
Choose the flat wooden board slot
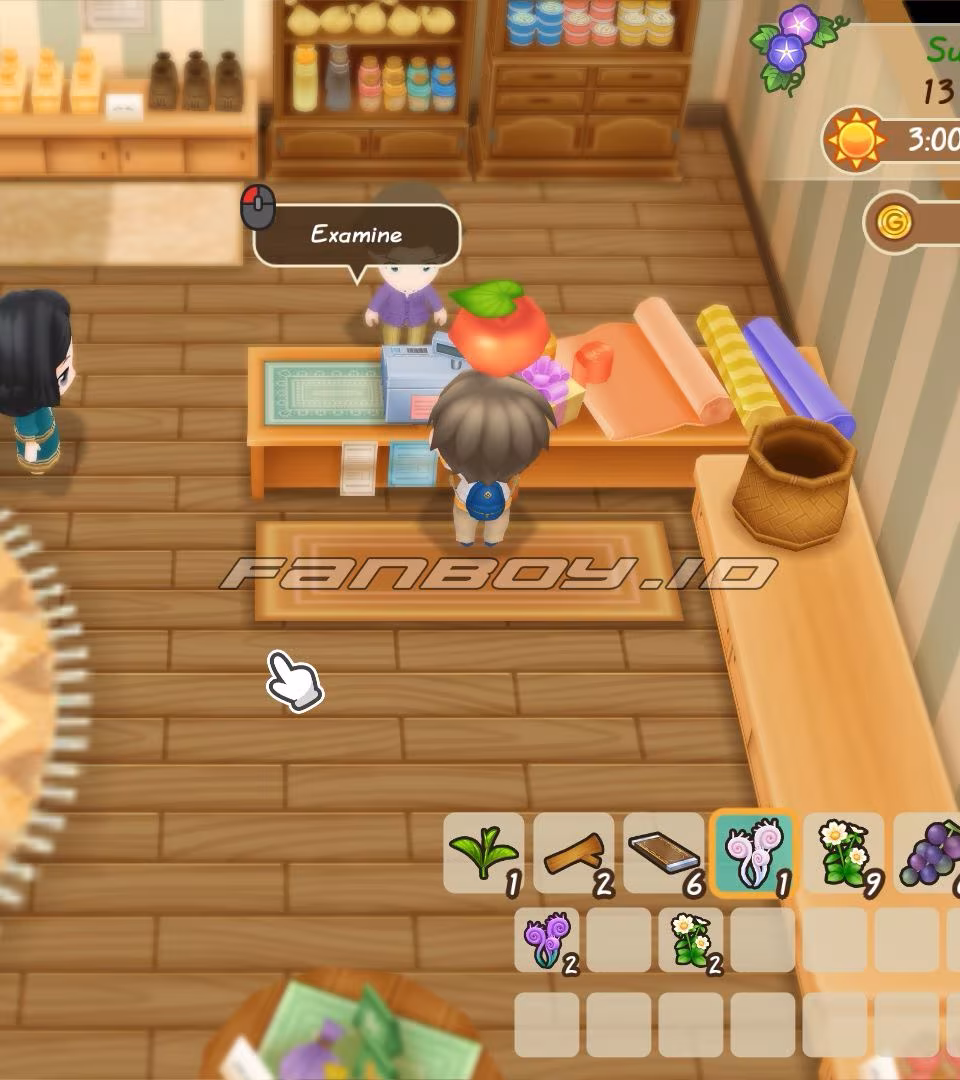click(x=663, y=853)
